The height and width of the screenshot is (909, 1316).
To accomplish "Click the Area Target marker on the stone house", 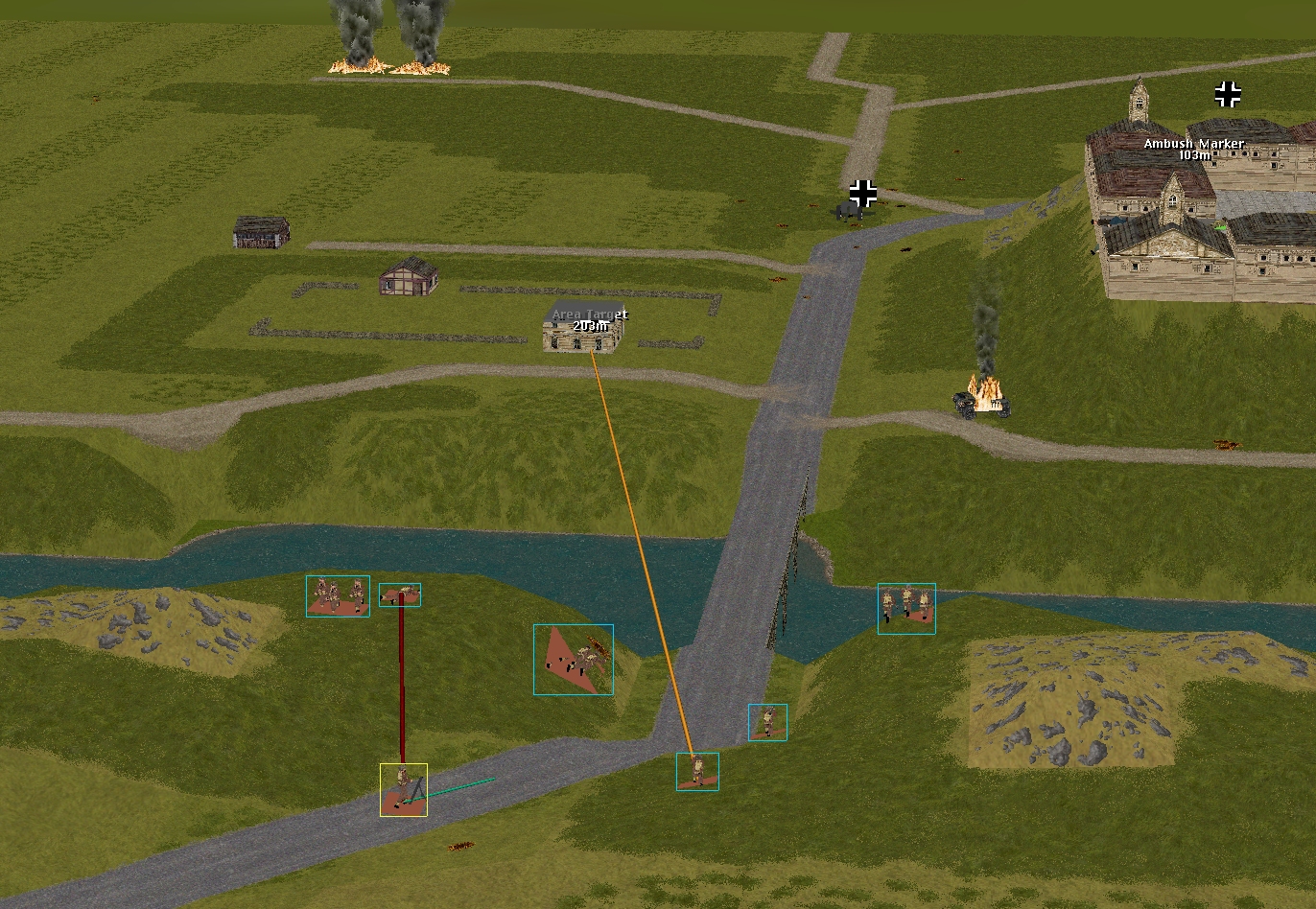I will pos(590,320).
